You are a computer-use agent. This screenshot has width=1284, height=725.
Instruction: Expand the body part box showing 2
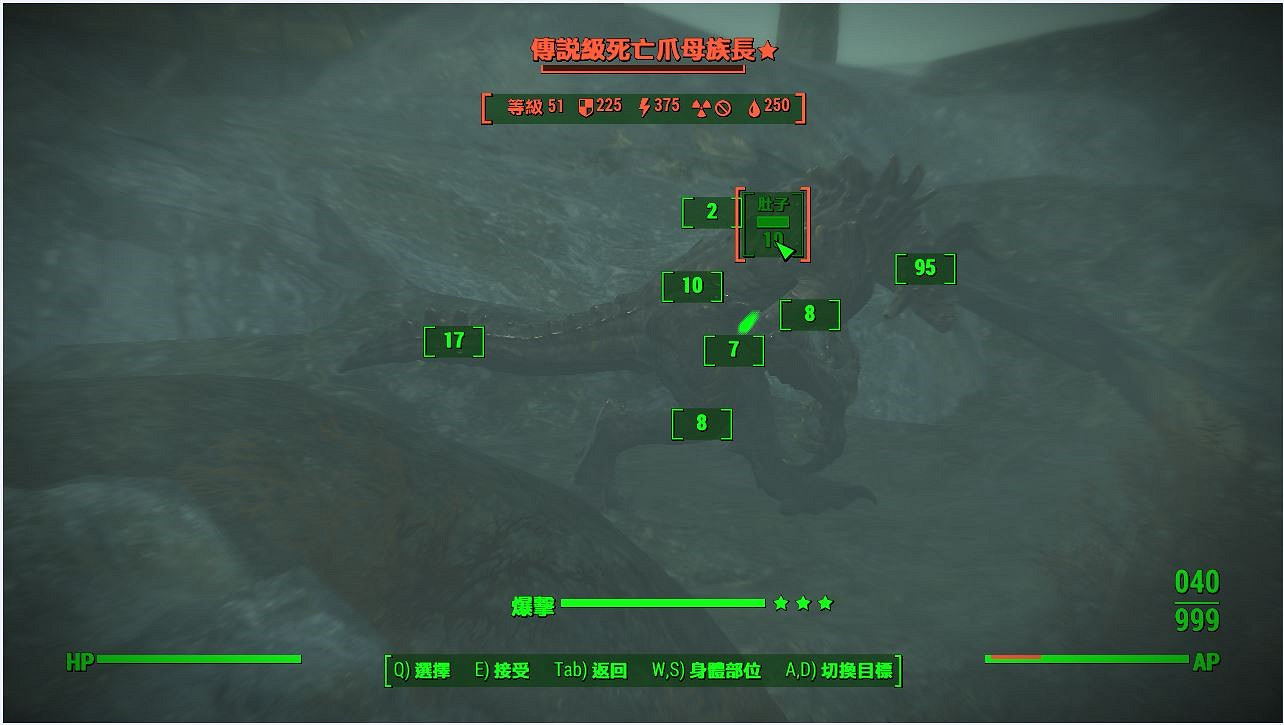(711, 212)
